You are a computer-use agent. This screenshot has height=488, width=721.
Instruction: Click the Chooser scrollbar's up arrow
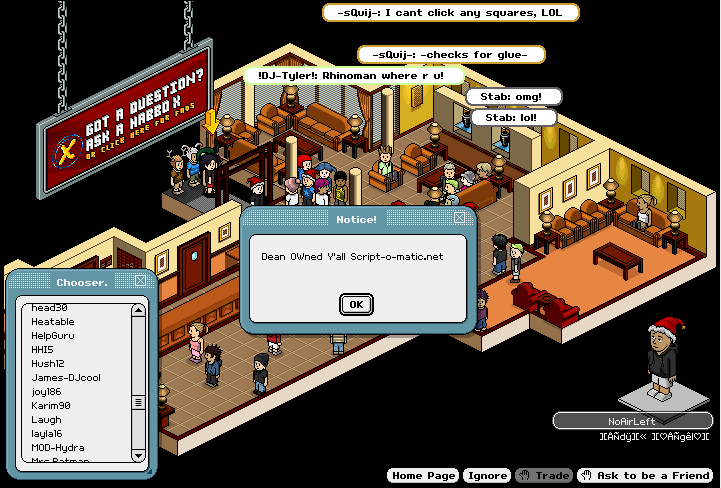point(139,310)
